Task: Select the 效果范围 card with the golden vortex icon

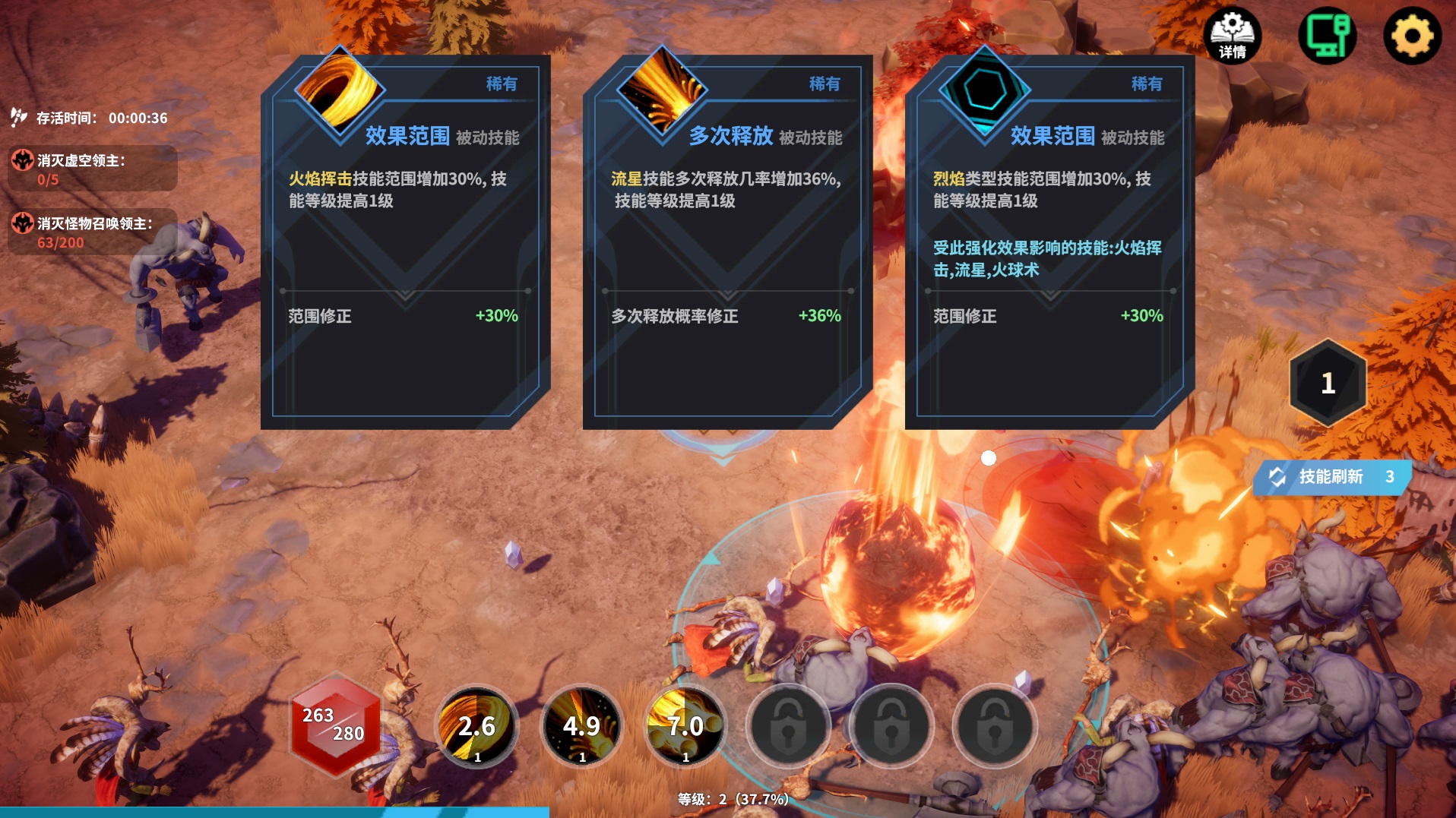Action: 403,243
